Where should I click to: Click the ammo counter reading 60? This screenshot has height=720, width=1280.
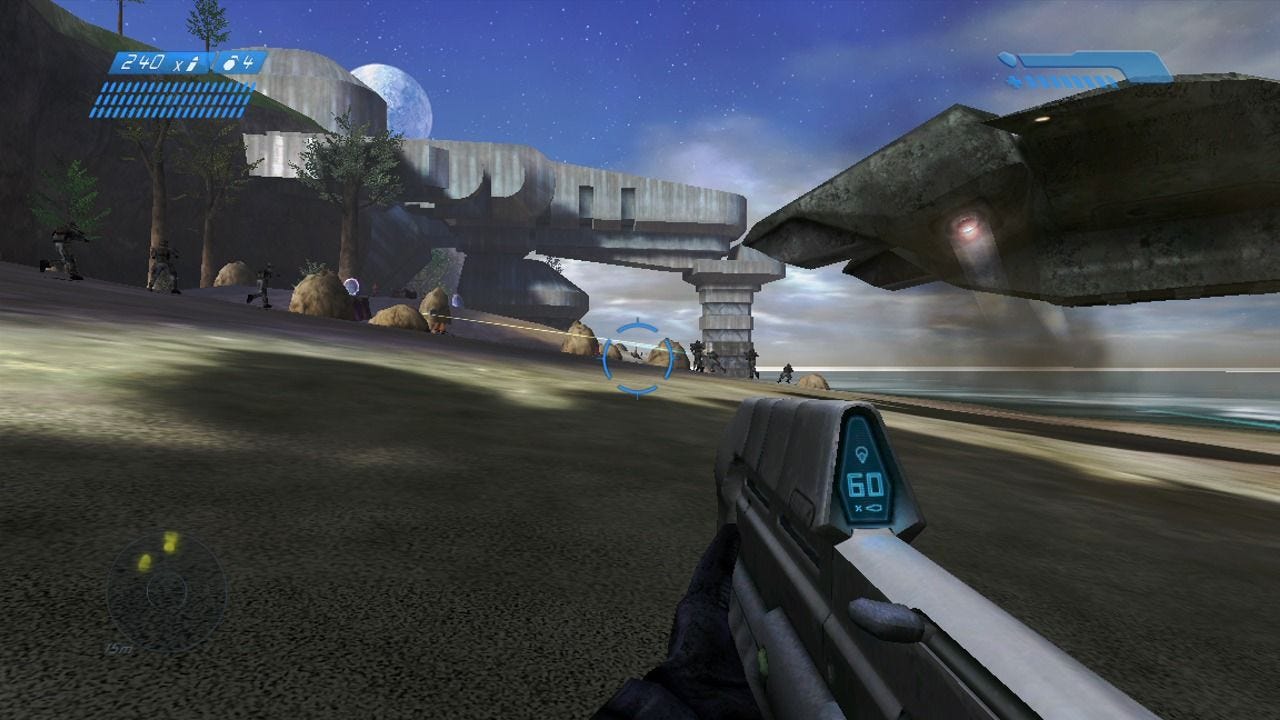(865, 483)
